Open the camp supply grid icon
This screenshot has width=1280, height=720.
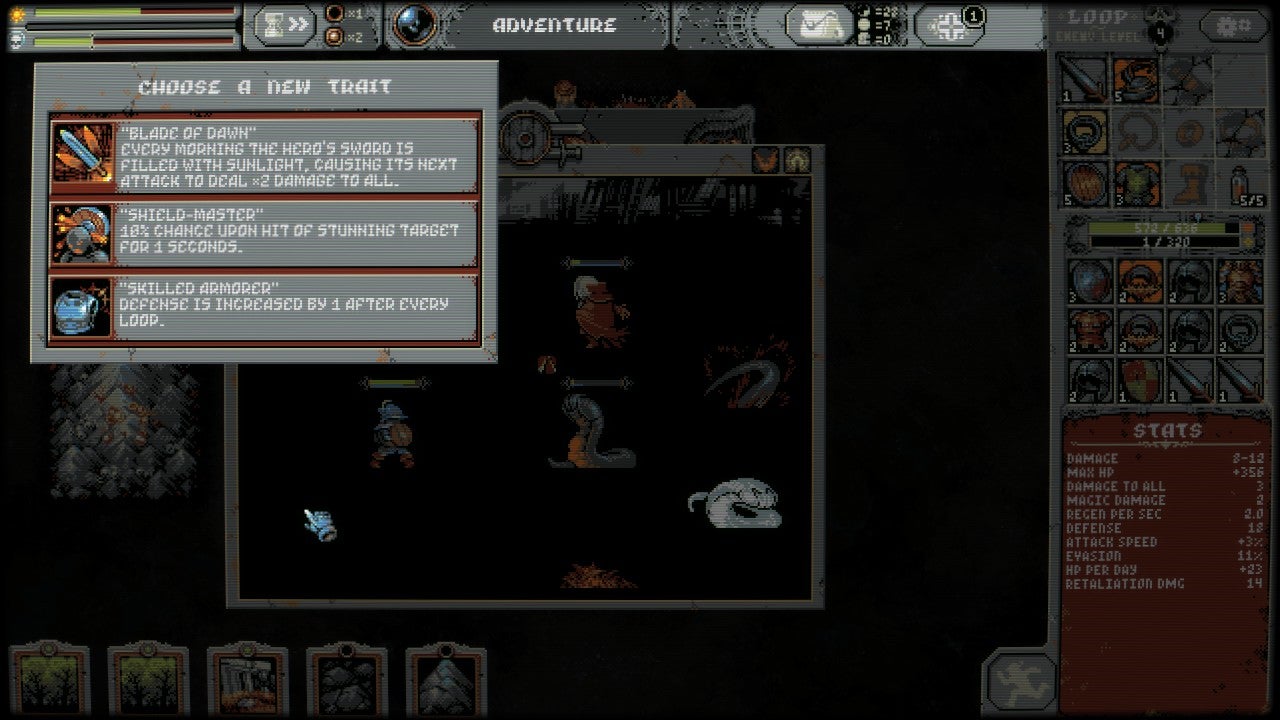948,24
